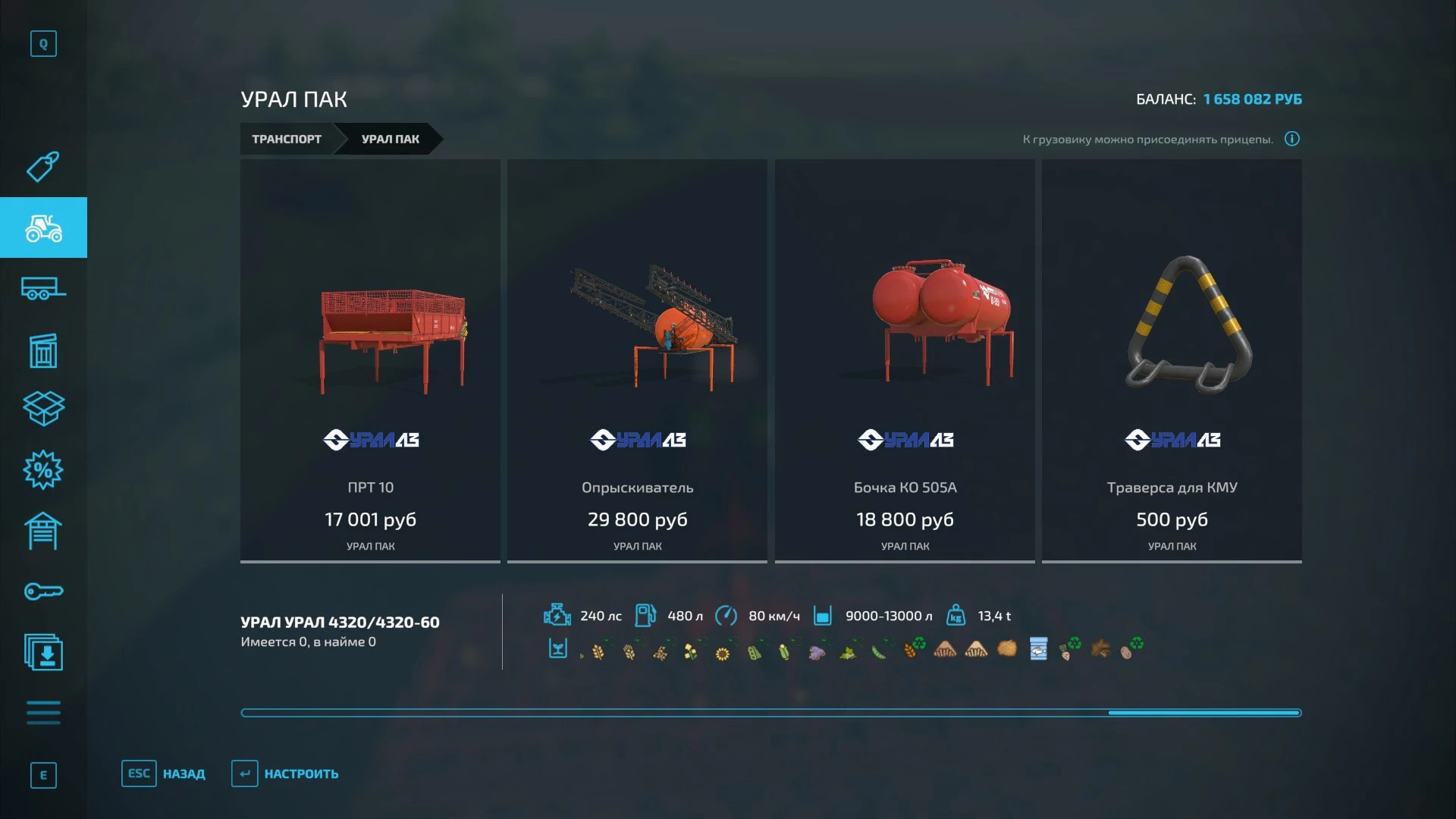
Task: Choose the Опрыскиватель sprayer card
Action: click(637, 360)
